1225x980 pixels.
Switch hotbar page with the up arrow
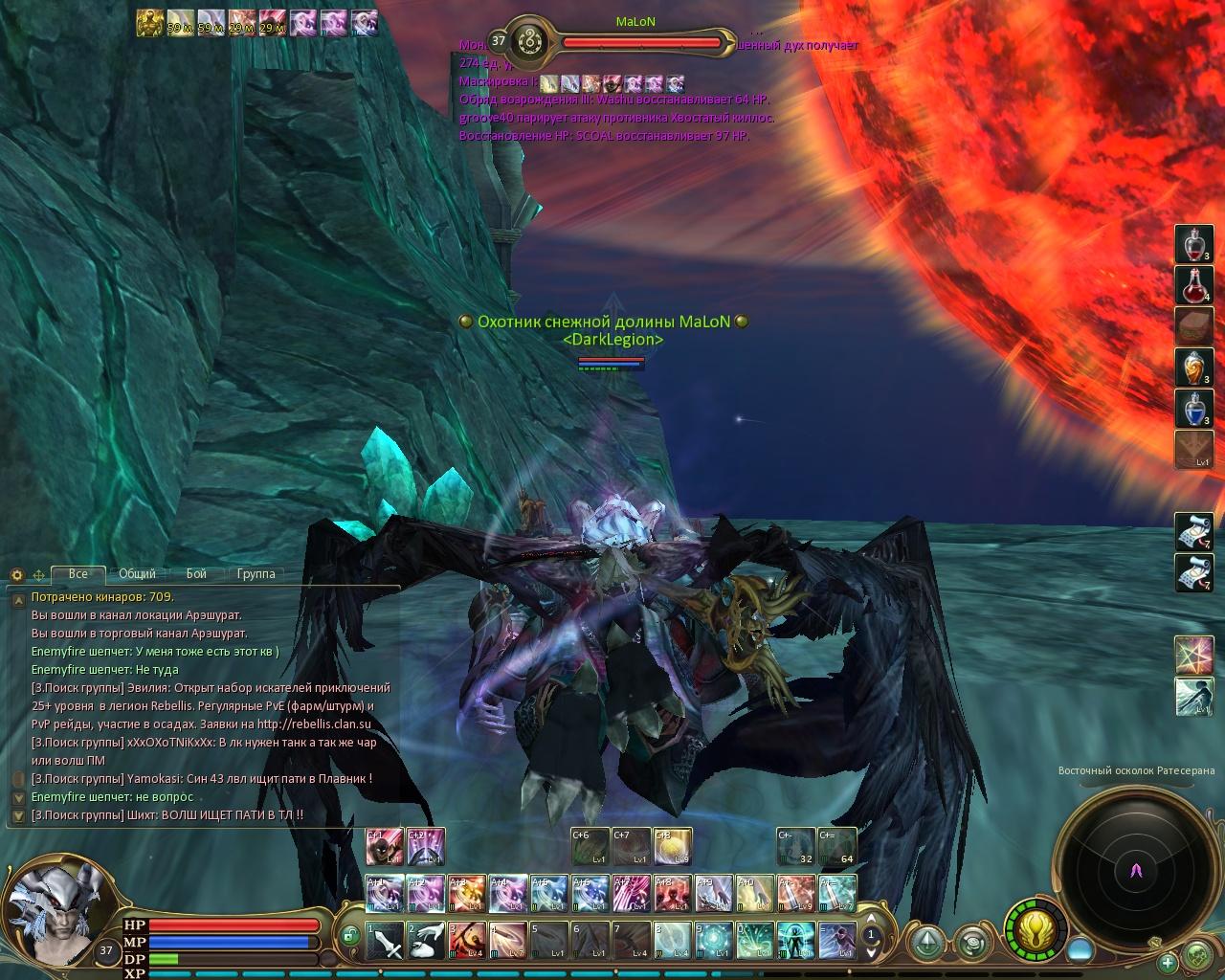[x=871, y=920]
